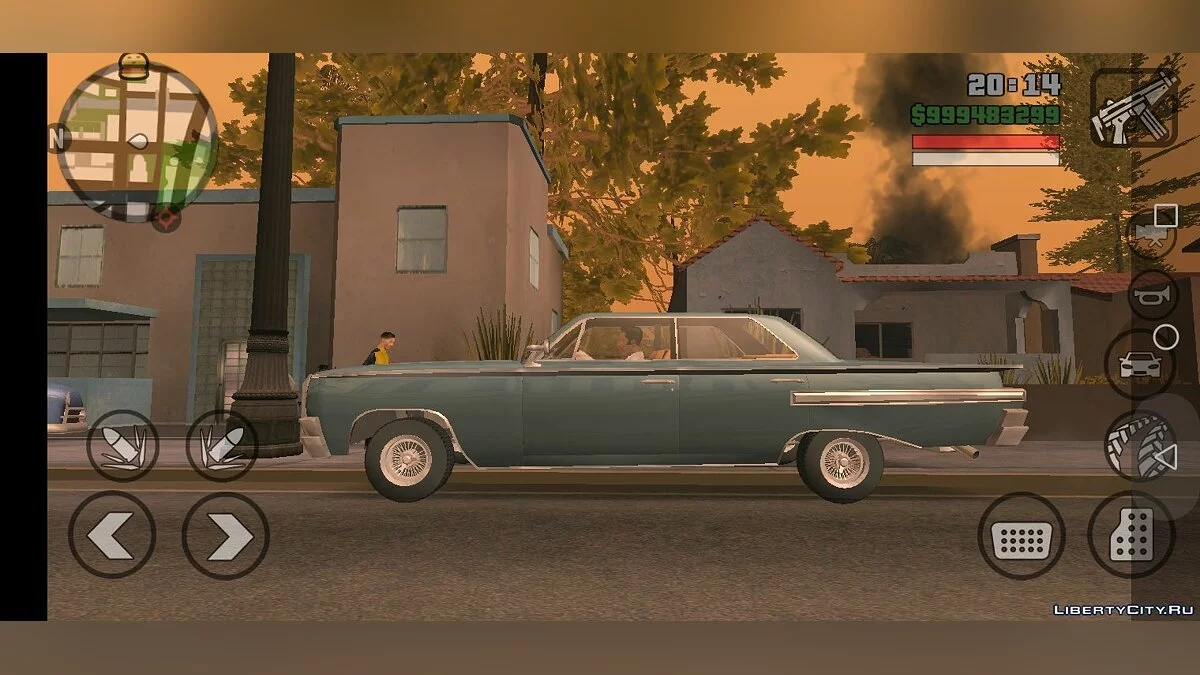Screen dimensions: 1200x675
Task: Tap the submachine gun weapon icon
Action: [1133, 107]
